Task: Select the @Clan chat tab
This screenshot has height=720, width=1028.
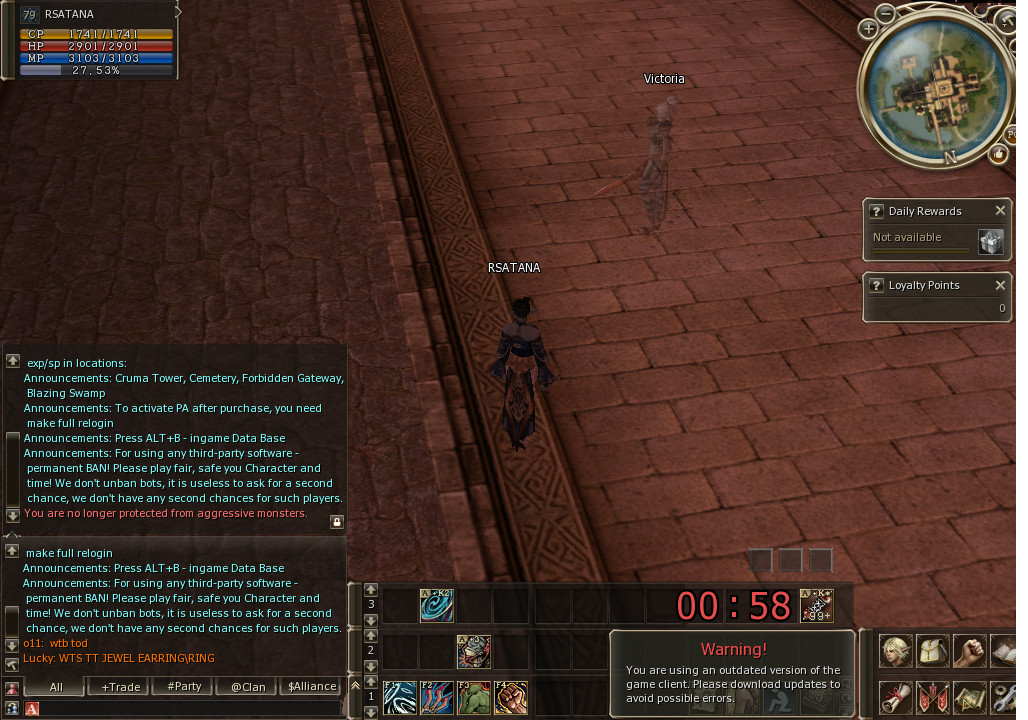Action: tap(248, 687)
